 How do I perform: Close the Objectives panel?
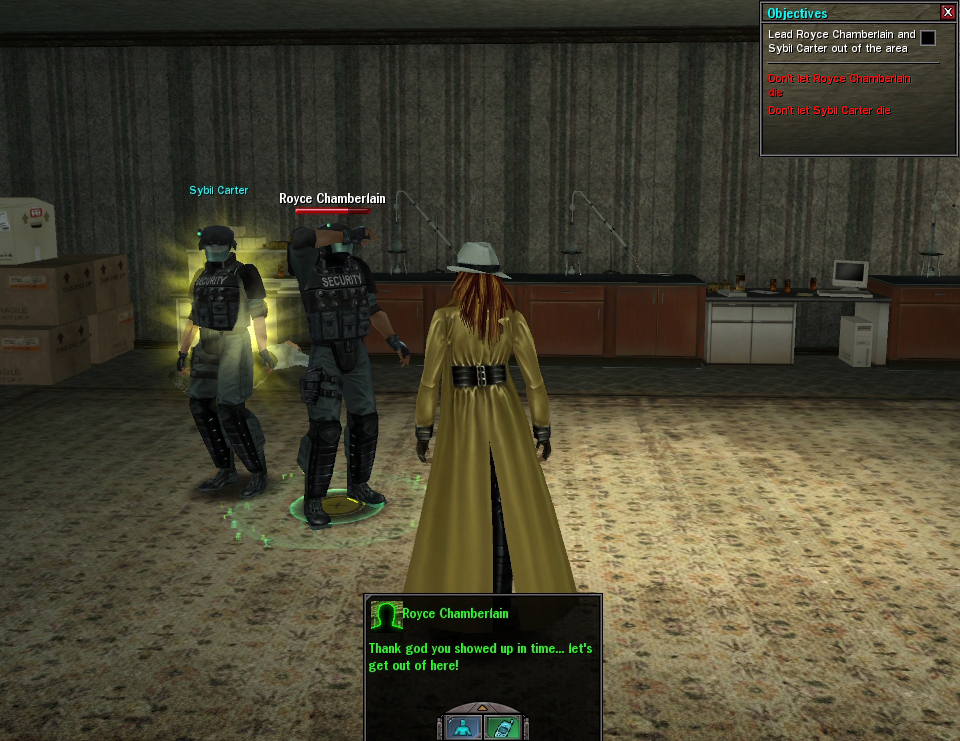pos(948,12)
